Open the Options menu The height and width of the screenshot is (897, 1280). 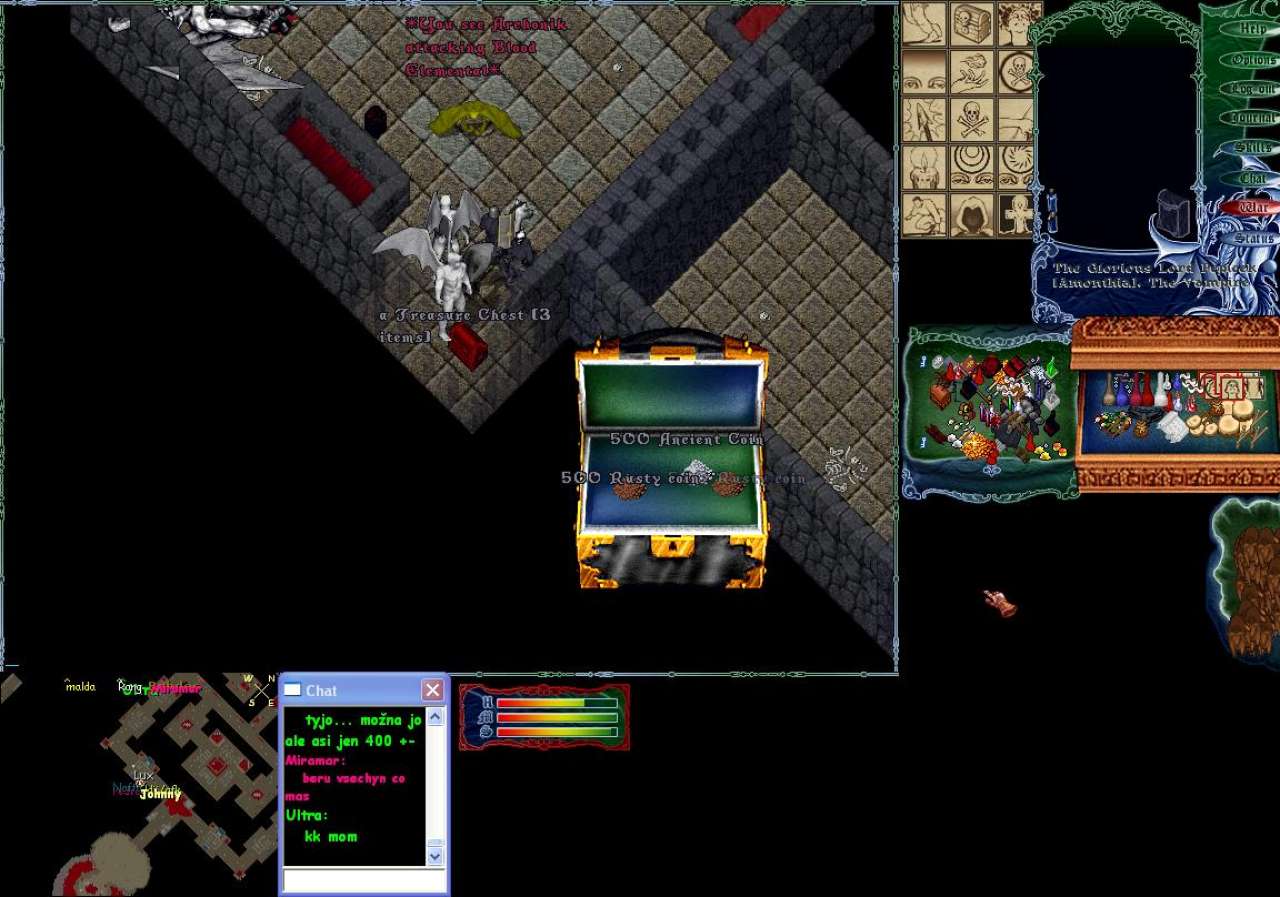(1253, 60)
